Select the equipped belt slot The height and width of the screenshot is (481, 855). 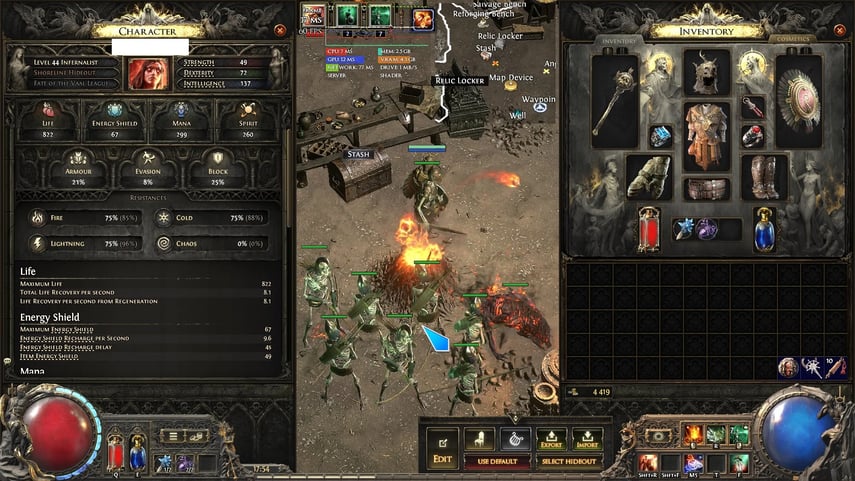707,189
